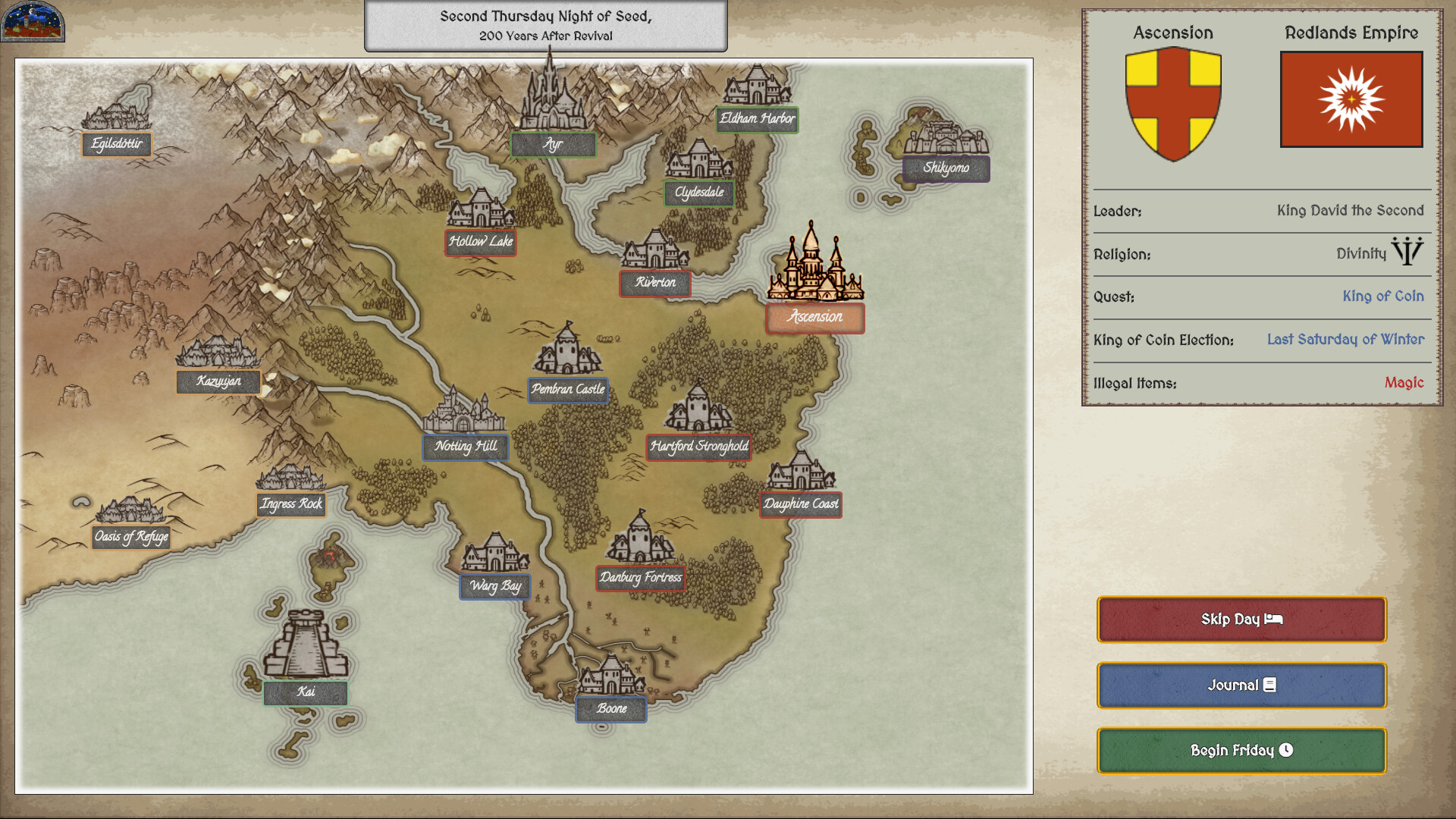Choose Pembran Castle
The width and height of the screenshot is (1456, 819).
(x=568, y=390)
